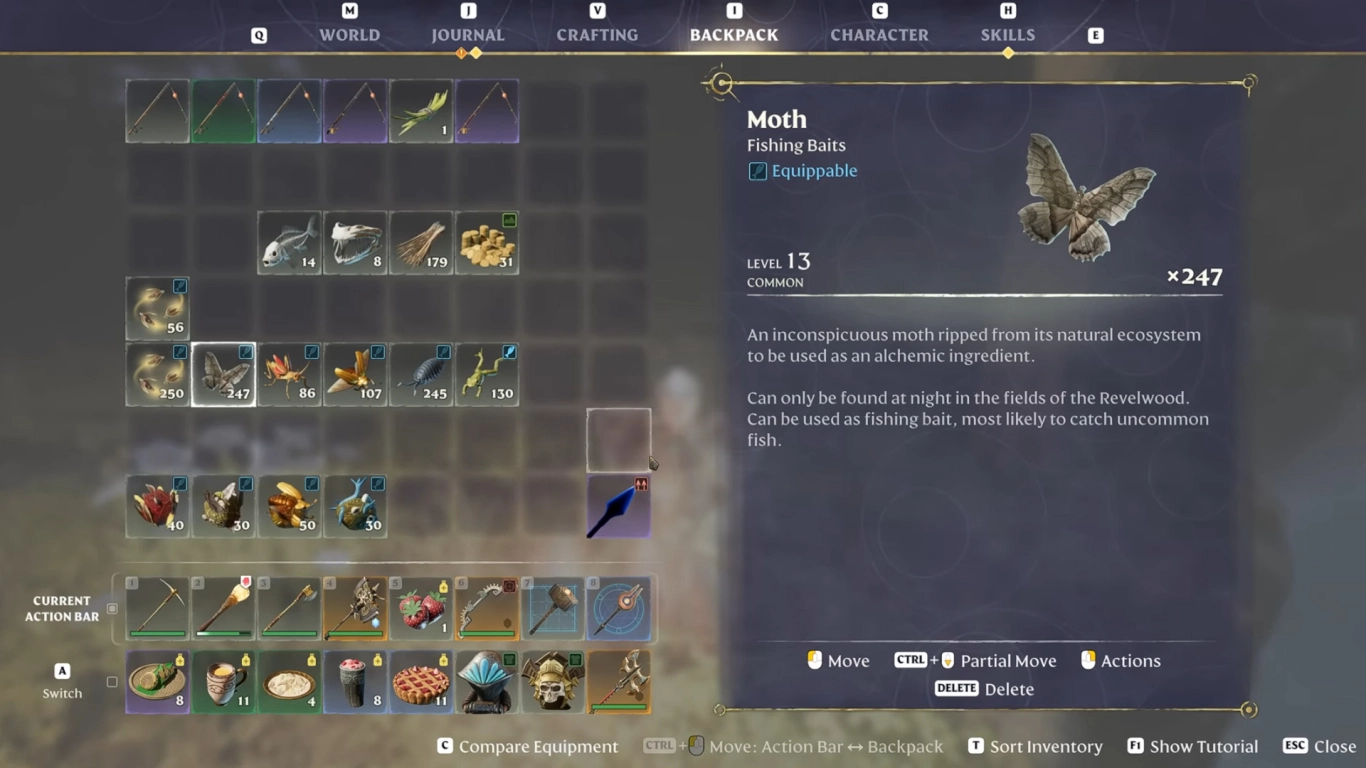Switch to the Character tab
The height and width of the screenshot is (768, 1366).
(x=879, y=34)
